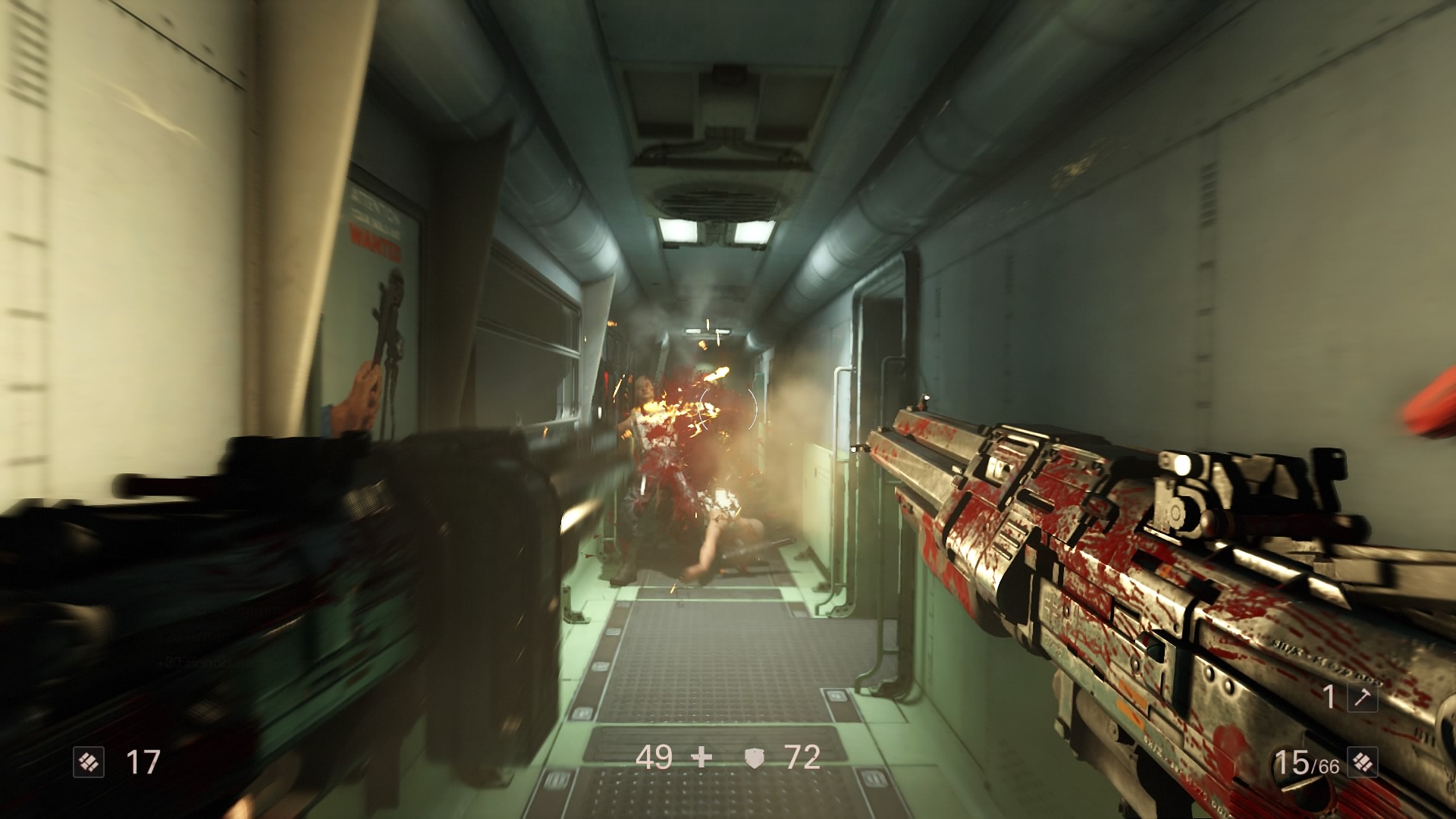
Task: Click the armor shield icon
Action: (x=754, y=758)
